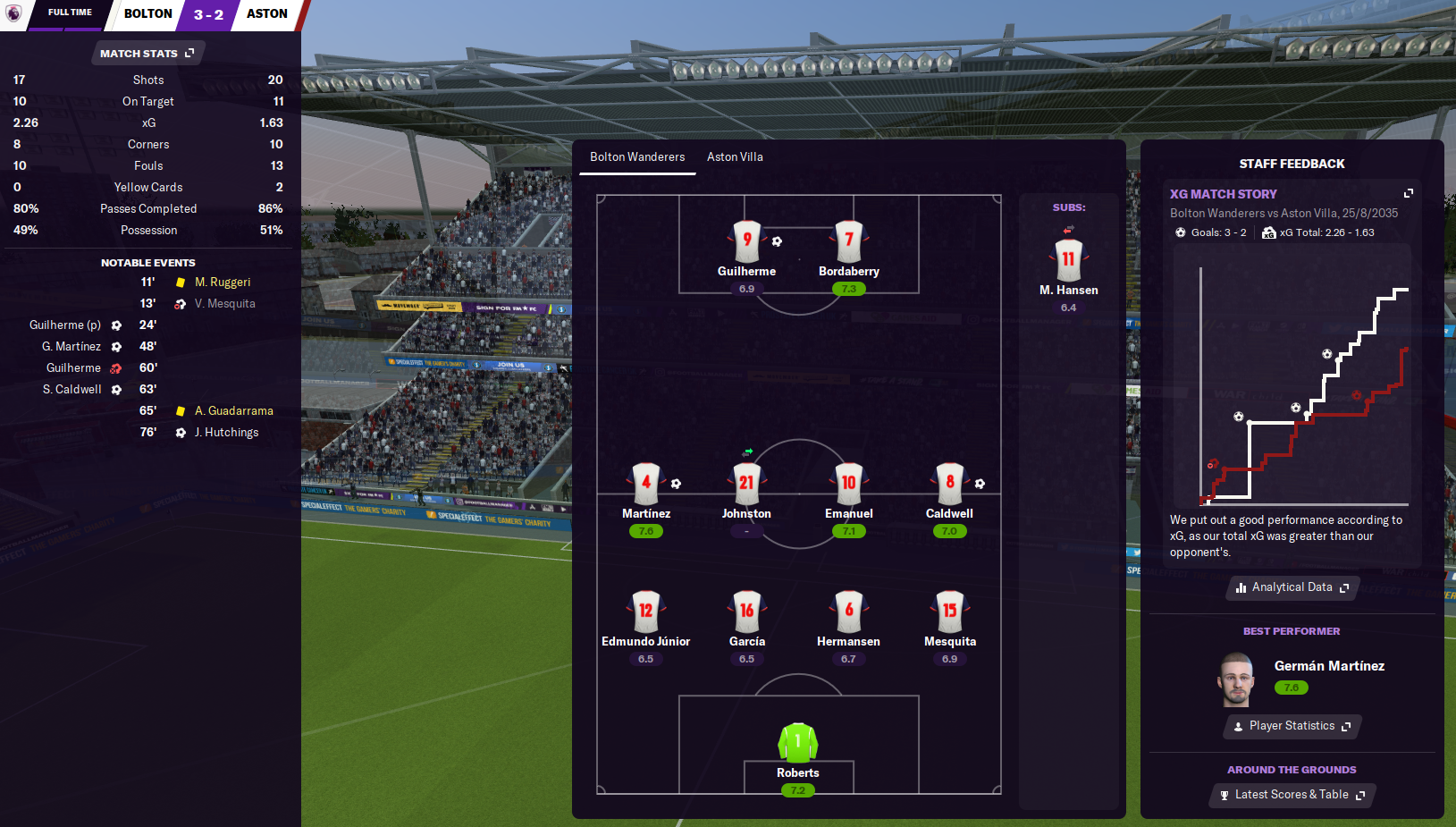Expand the xG Match Story panel
This screenshot has width=1456, height=827.
click(1409, 193)
